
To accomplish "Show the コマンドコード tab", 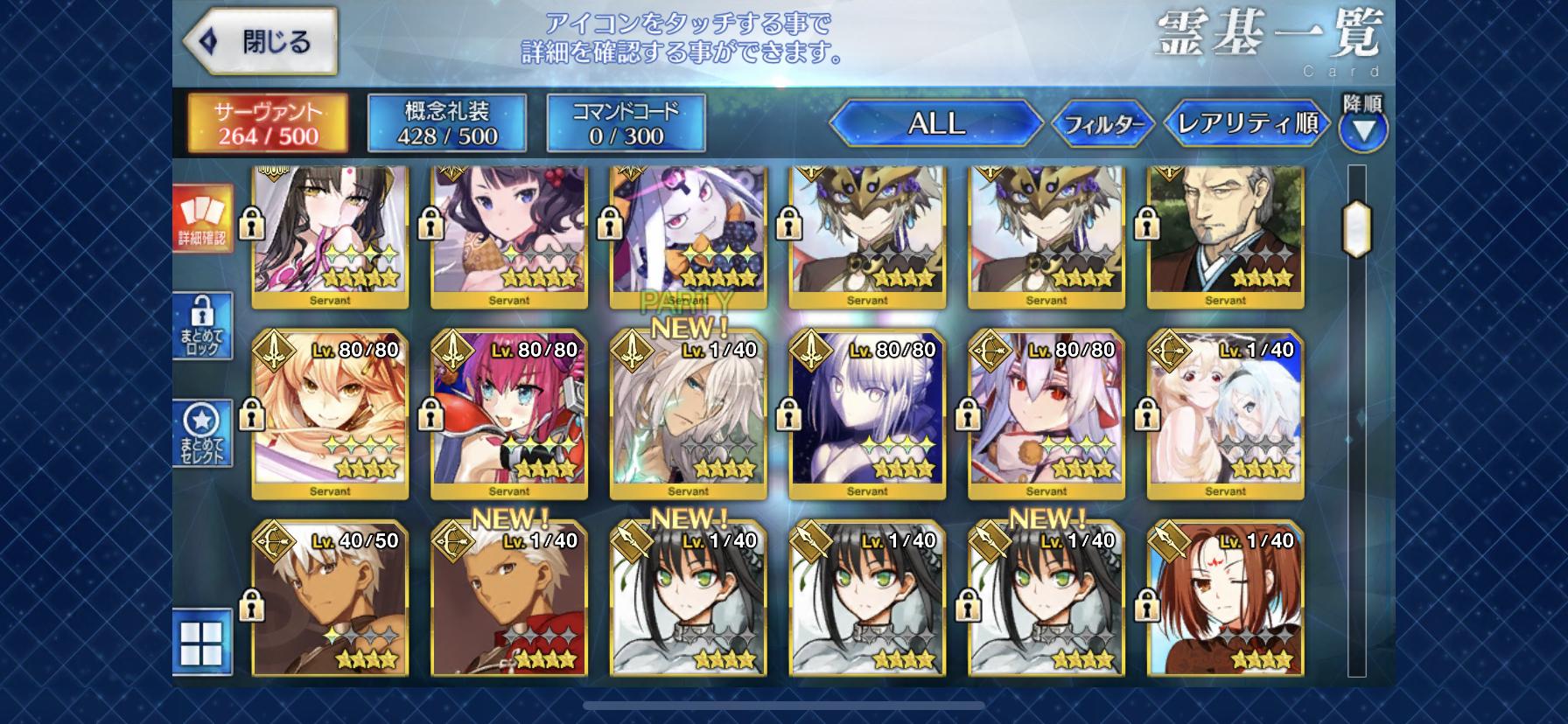I will point(626,123).
